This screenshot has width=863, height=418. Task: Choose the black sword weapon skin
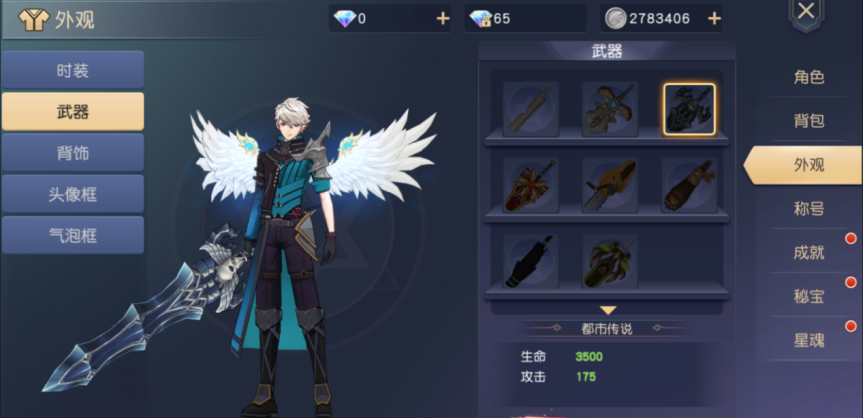pyautogui.click(x=531, y=261)
